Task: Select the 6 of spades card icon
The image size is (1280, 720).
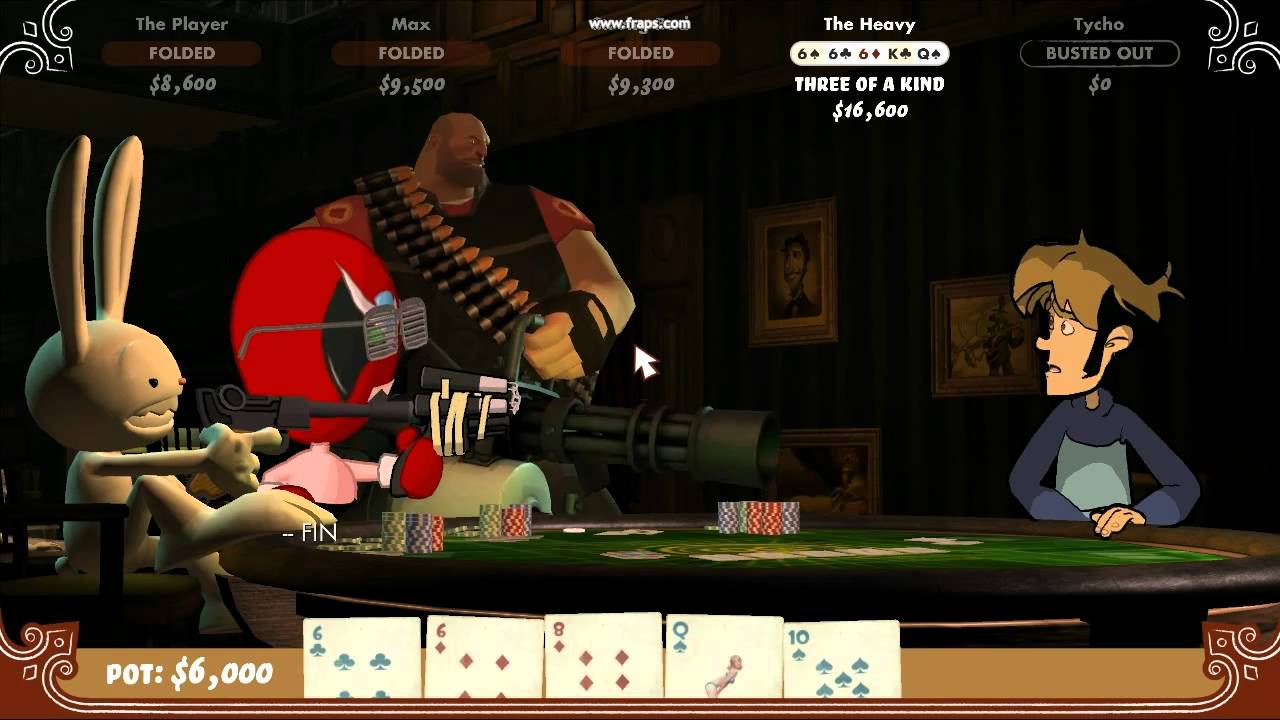Action: click(x=808, y=52)
